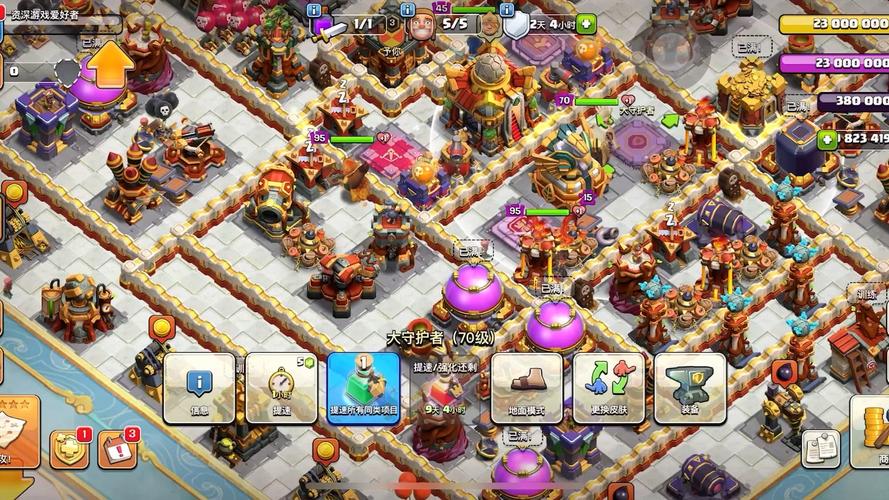The width and height of the screenshot is (889, 500).
Task: Open the Grand Warden info button
Action: [x=199, y=387]
